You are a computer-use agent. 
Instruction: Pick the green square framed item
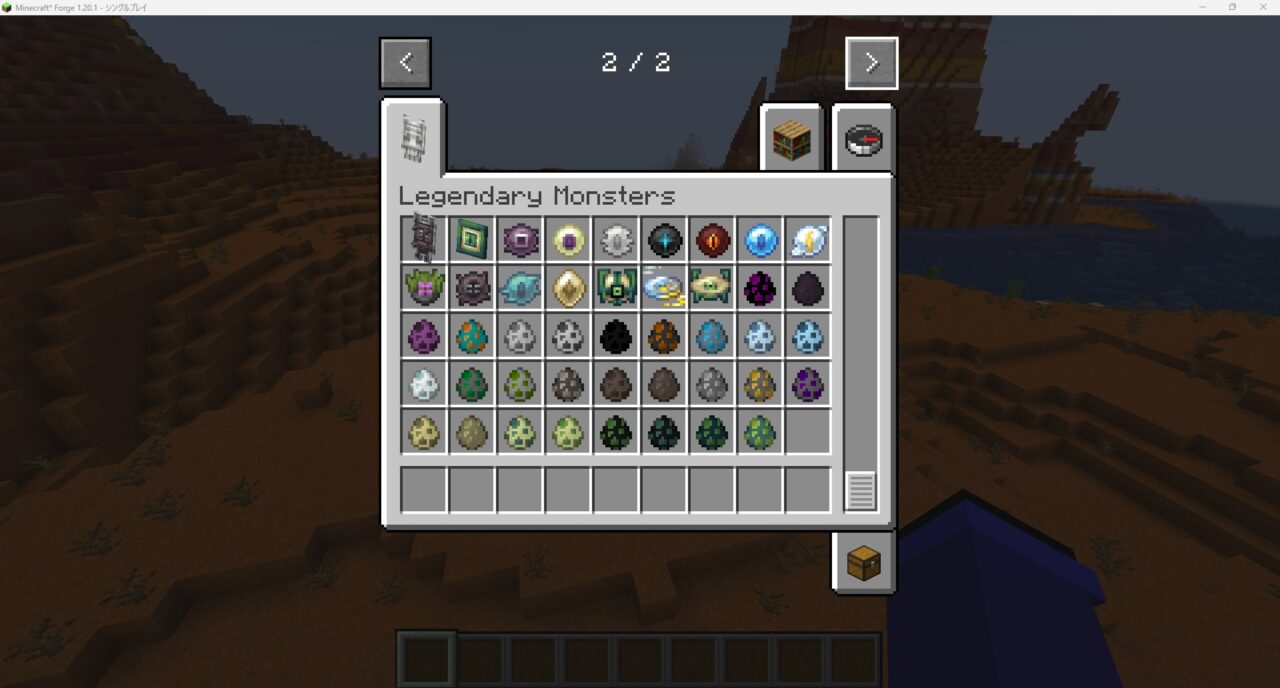472,240
